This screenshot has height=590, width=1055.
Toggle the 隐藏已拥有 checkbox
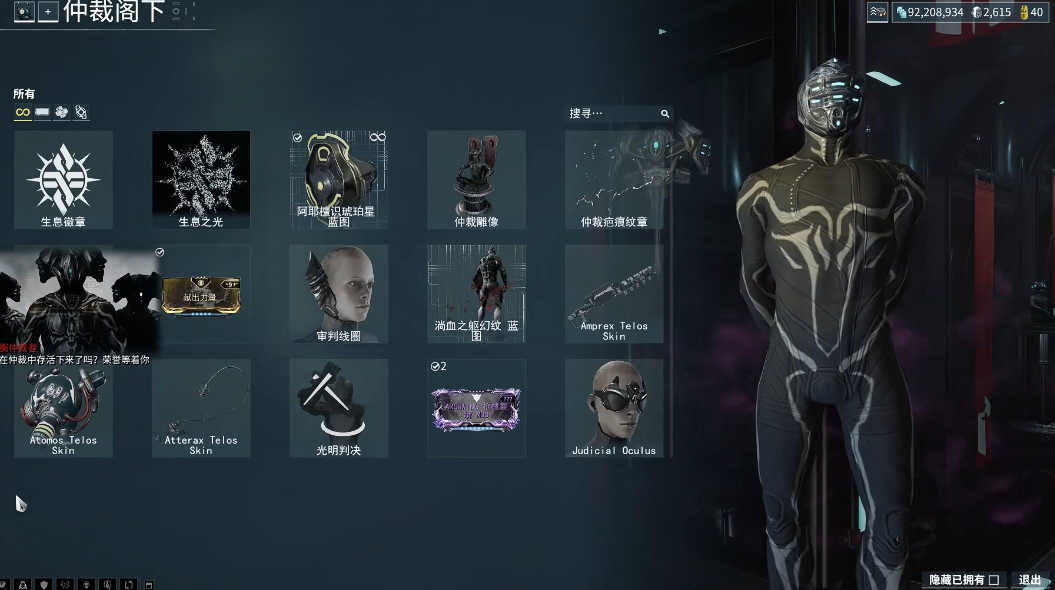pos(994,580)
